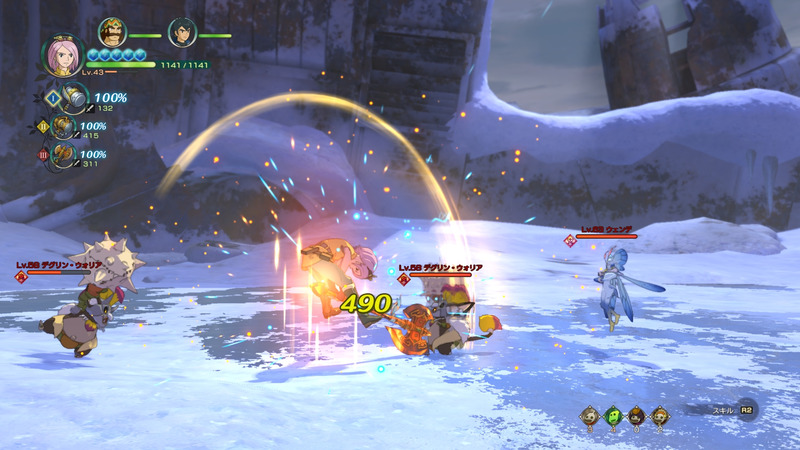Pick the green higgledy icon
The height and width of the screenshot is (450, 800).
pos(612,415)
